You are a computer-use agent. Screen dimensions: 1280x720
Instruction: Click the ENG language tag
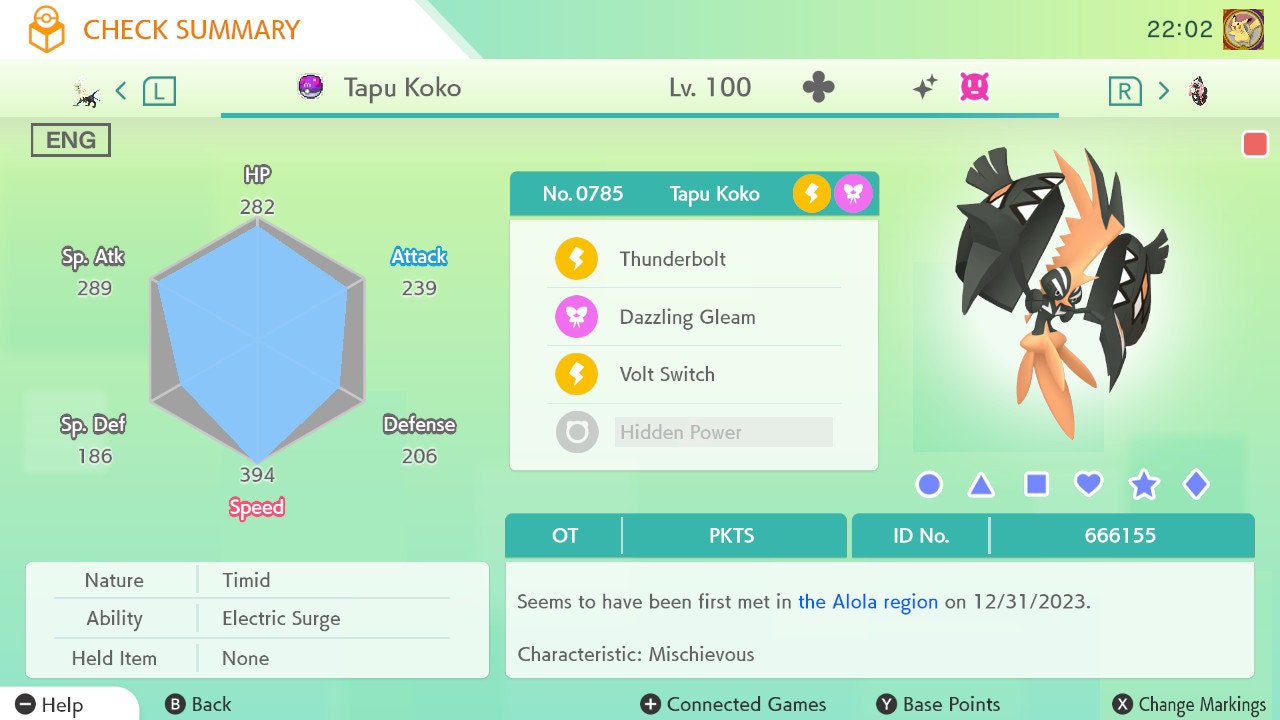70,140
